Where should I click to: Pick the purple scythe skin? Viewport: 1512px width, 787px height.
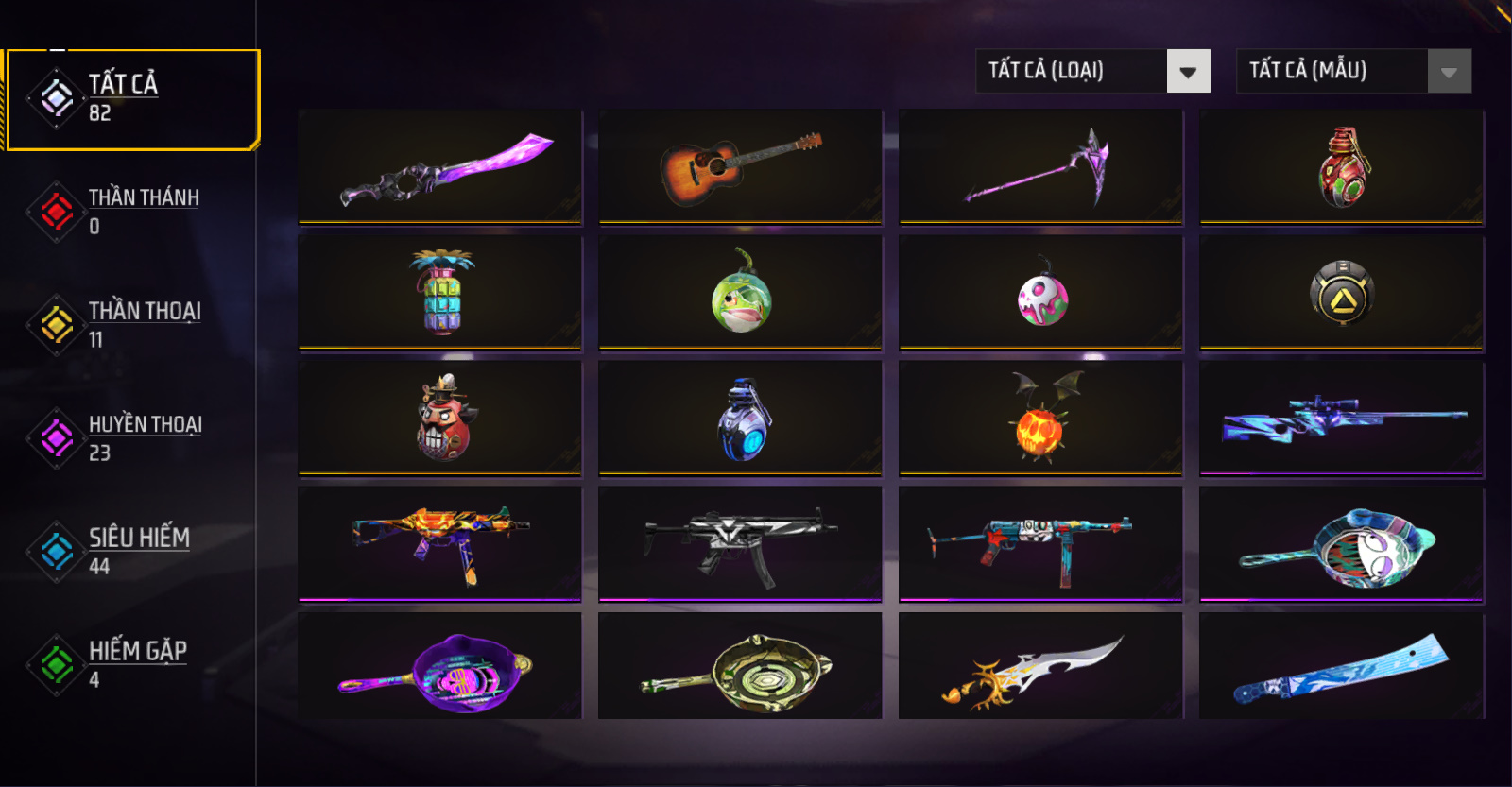pyautogui.click(x=1040, y=167)
